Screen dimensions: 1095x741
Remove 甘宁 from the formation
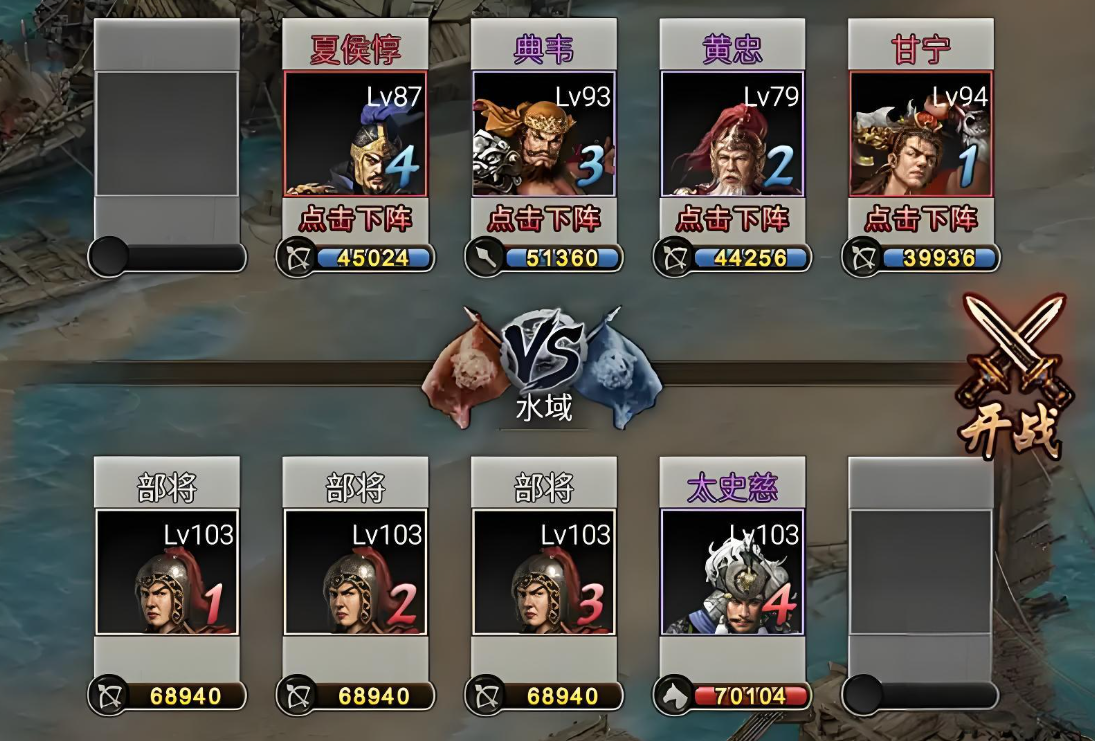(921, 218)
